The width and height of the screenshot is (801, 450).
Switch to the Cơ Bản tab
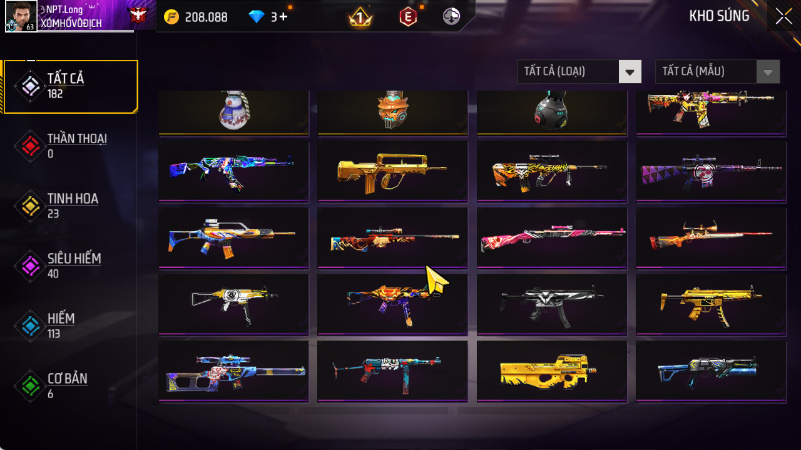(x=68, y=386)
